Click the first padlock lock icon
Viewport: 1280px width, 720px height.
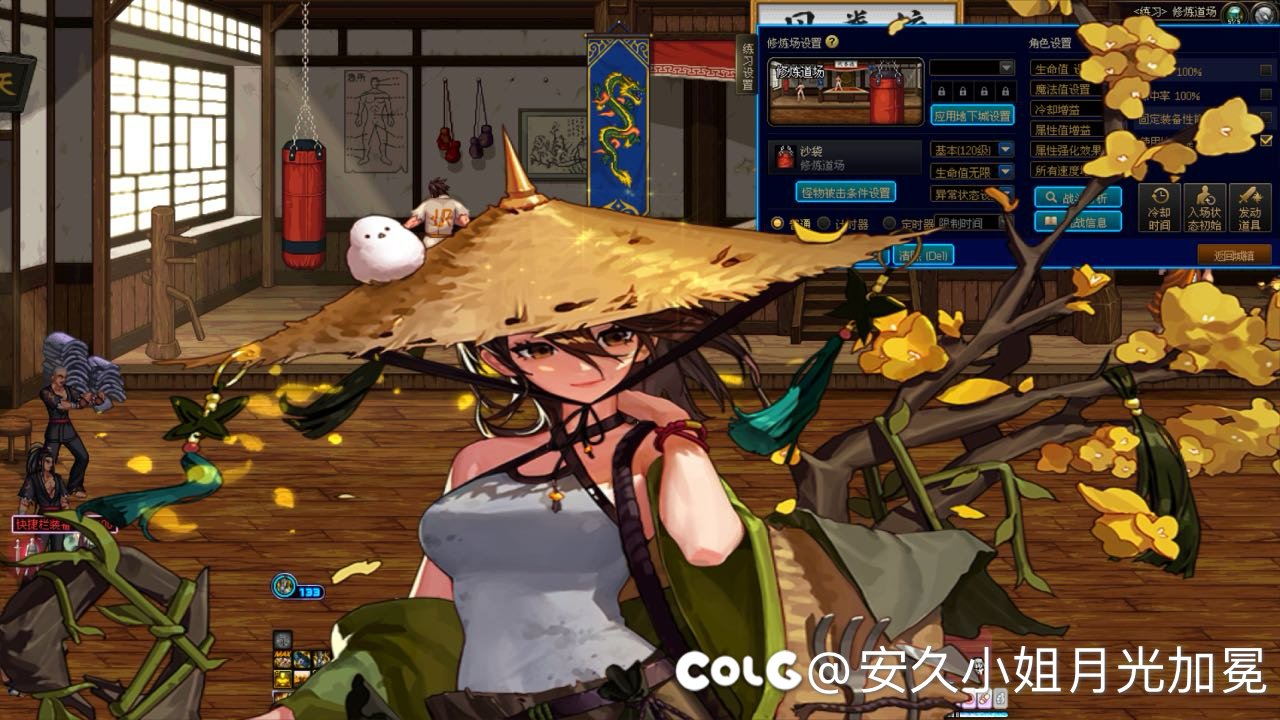(x=942, y=91)
